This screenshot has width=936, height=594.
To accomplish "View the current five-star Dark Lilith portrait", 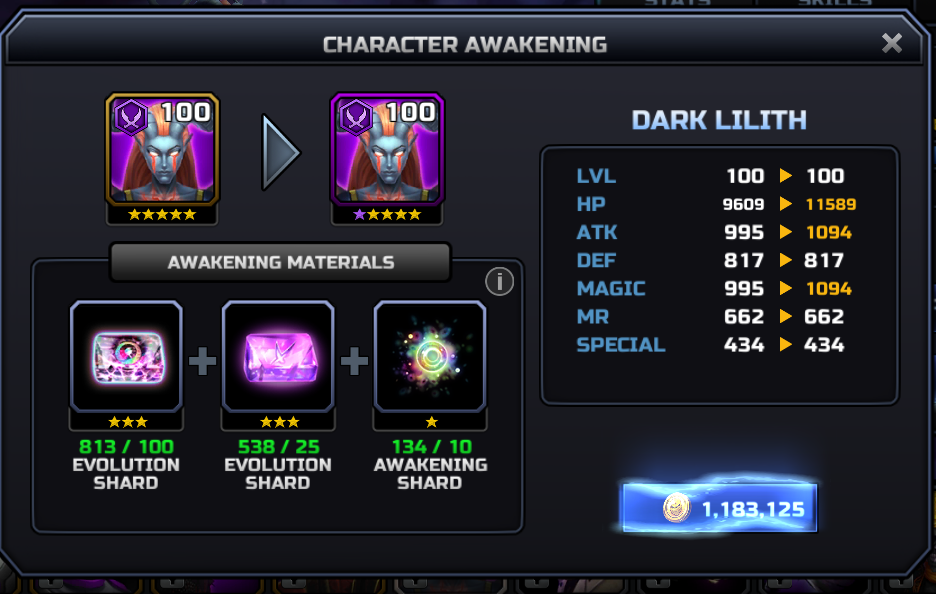I will (162, 150).
